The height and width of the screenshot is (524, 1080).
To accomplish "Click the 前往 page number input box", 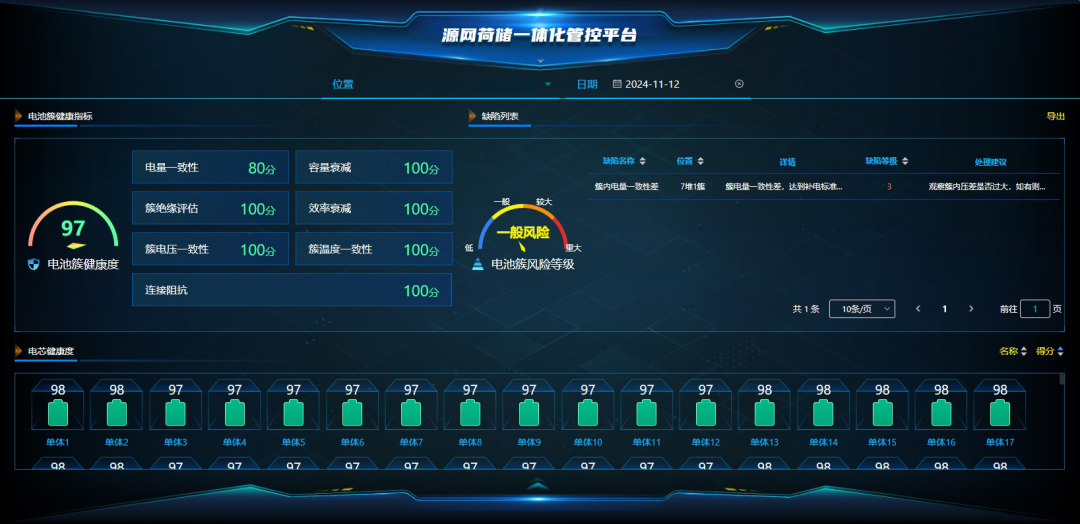I will click(1035, 309).
